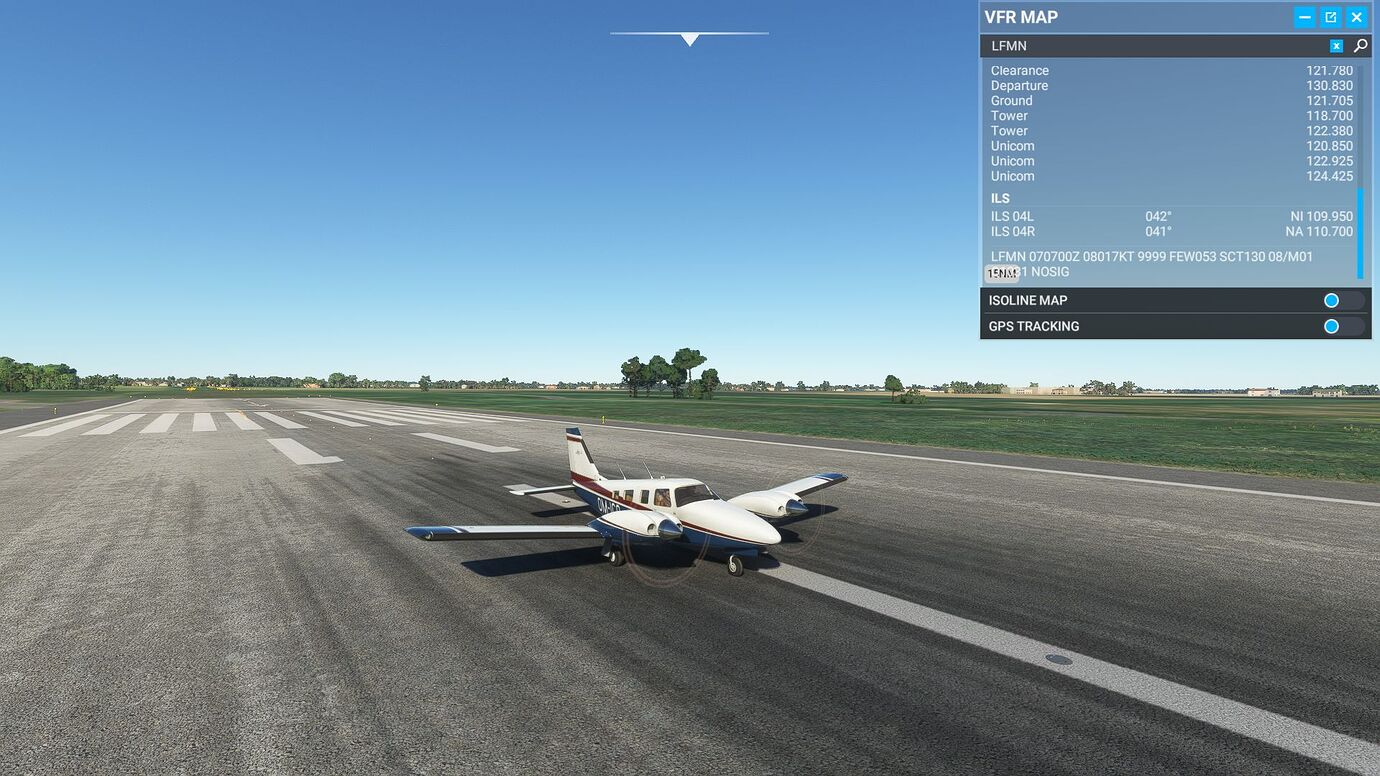This screenshot has height=776, width=1380.
Task: Select Clearance frequency 121.780
Action: (x=1170, y=70)
